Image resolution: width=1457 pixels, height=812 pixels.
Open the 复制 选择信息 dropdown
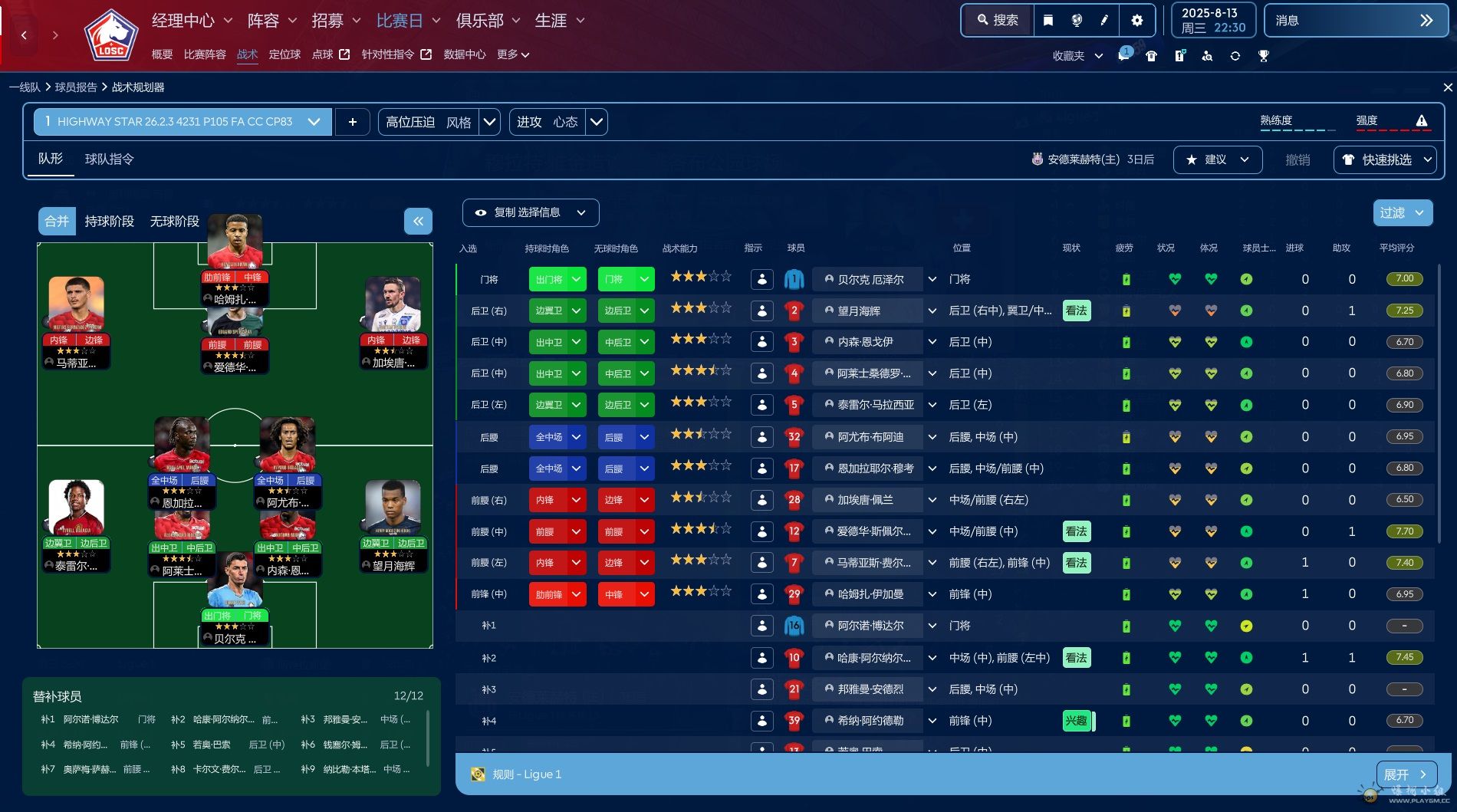(x=531, y=212)
